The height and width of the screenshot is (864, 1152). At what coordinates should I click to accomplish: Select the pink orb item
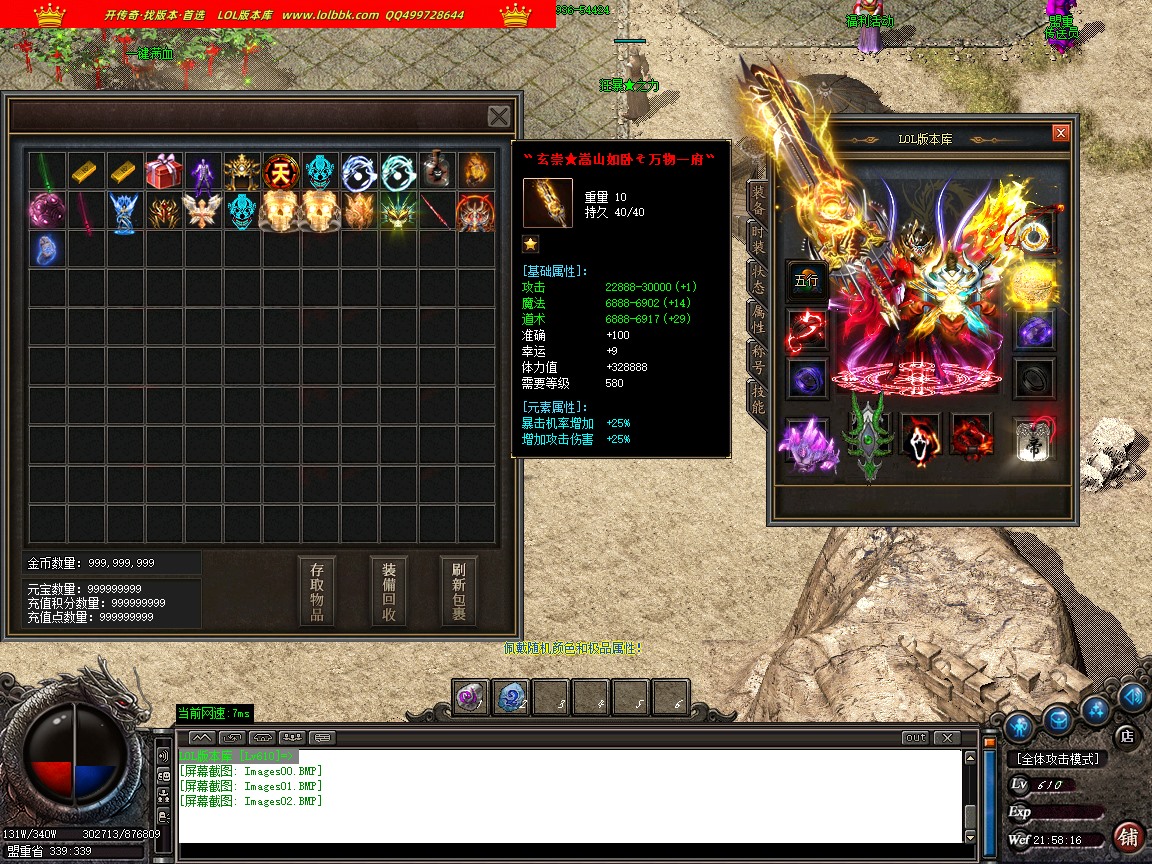point(47,212)
